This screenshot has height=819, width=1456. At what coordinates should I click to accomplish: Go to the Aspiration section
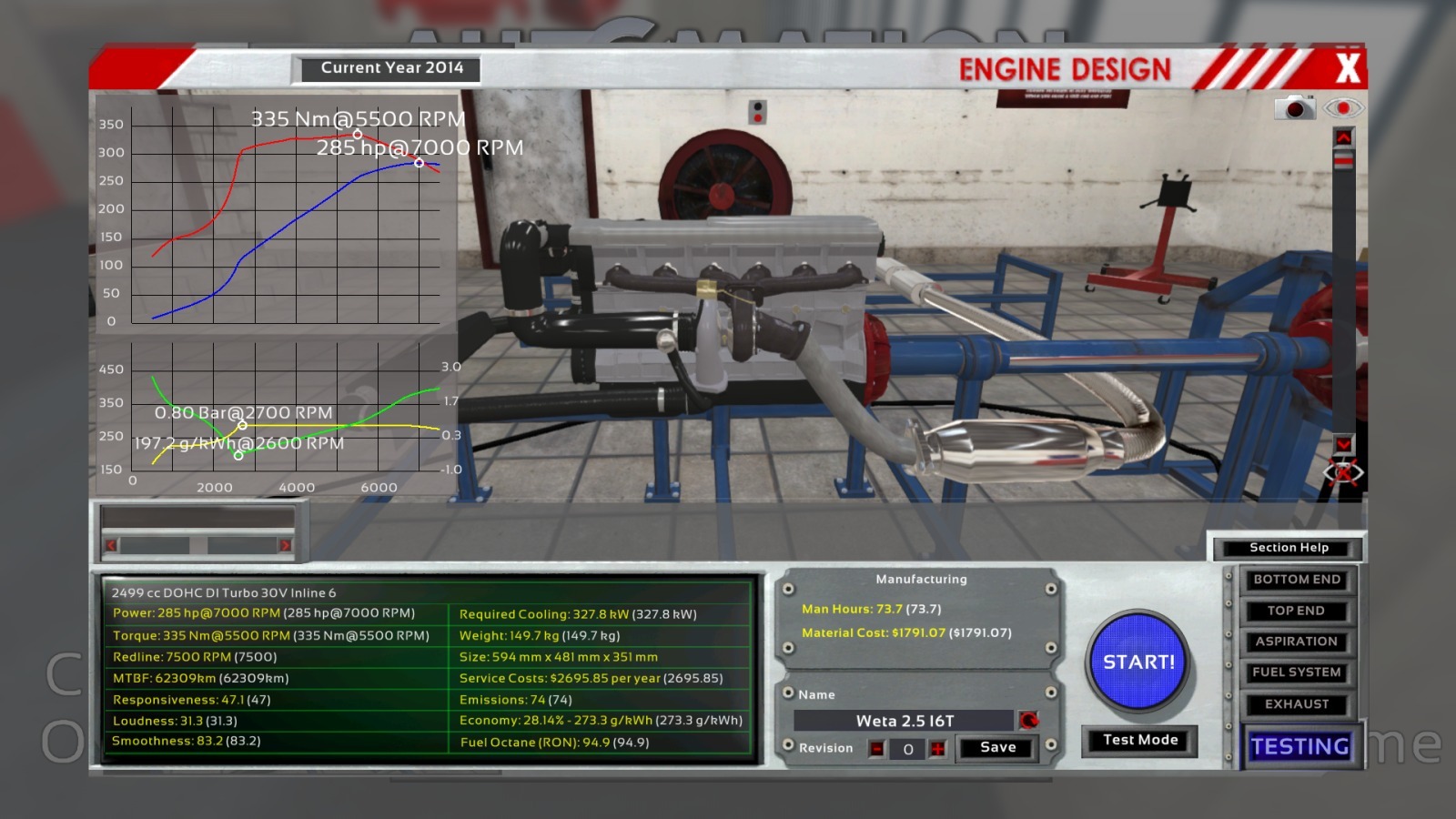[1296, 642]
